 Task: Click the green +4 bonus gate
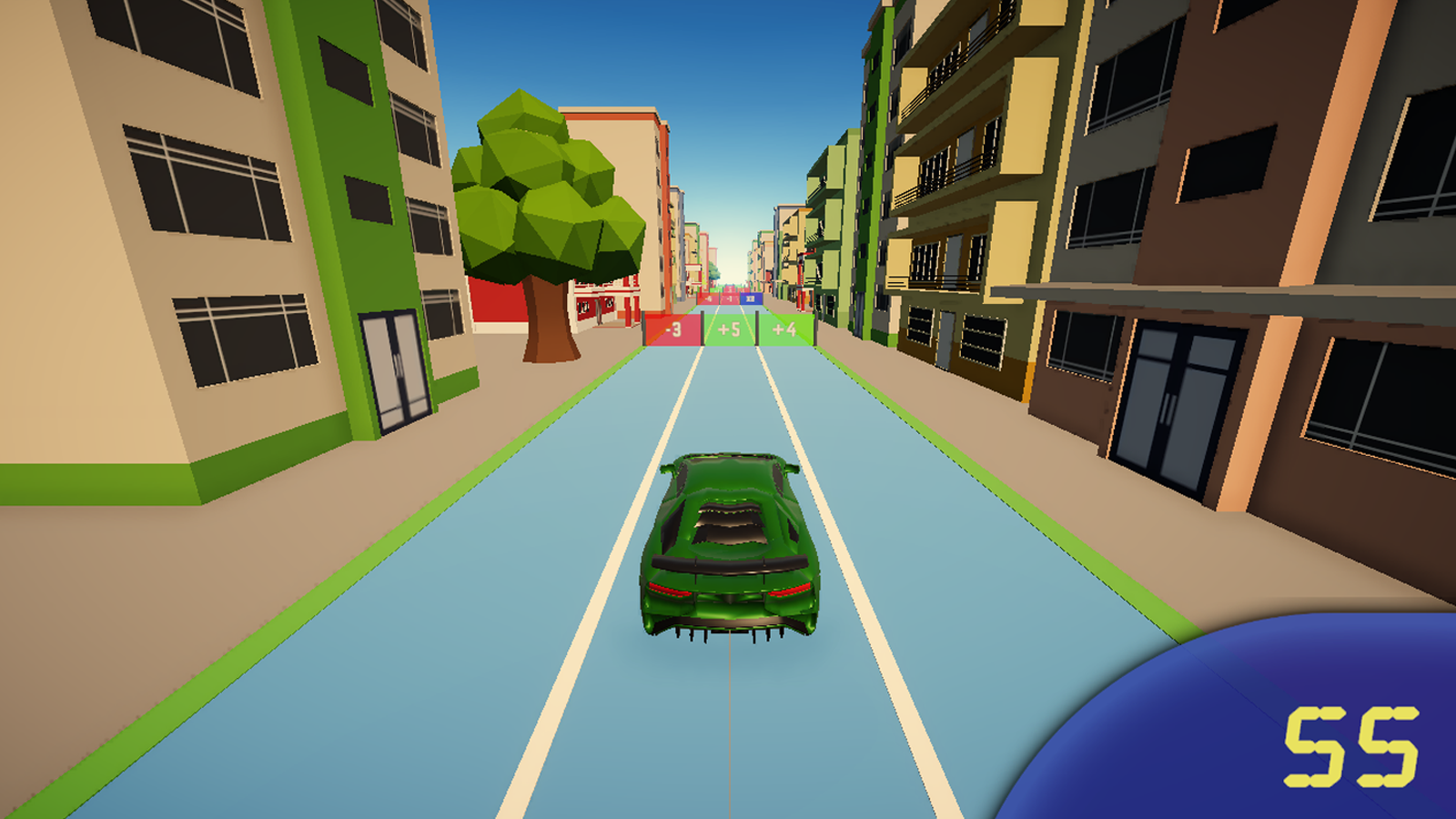pyautogui.click(x=784, y=329)
